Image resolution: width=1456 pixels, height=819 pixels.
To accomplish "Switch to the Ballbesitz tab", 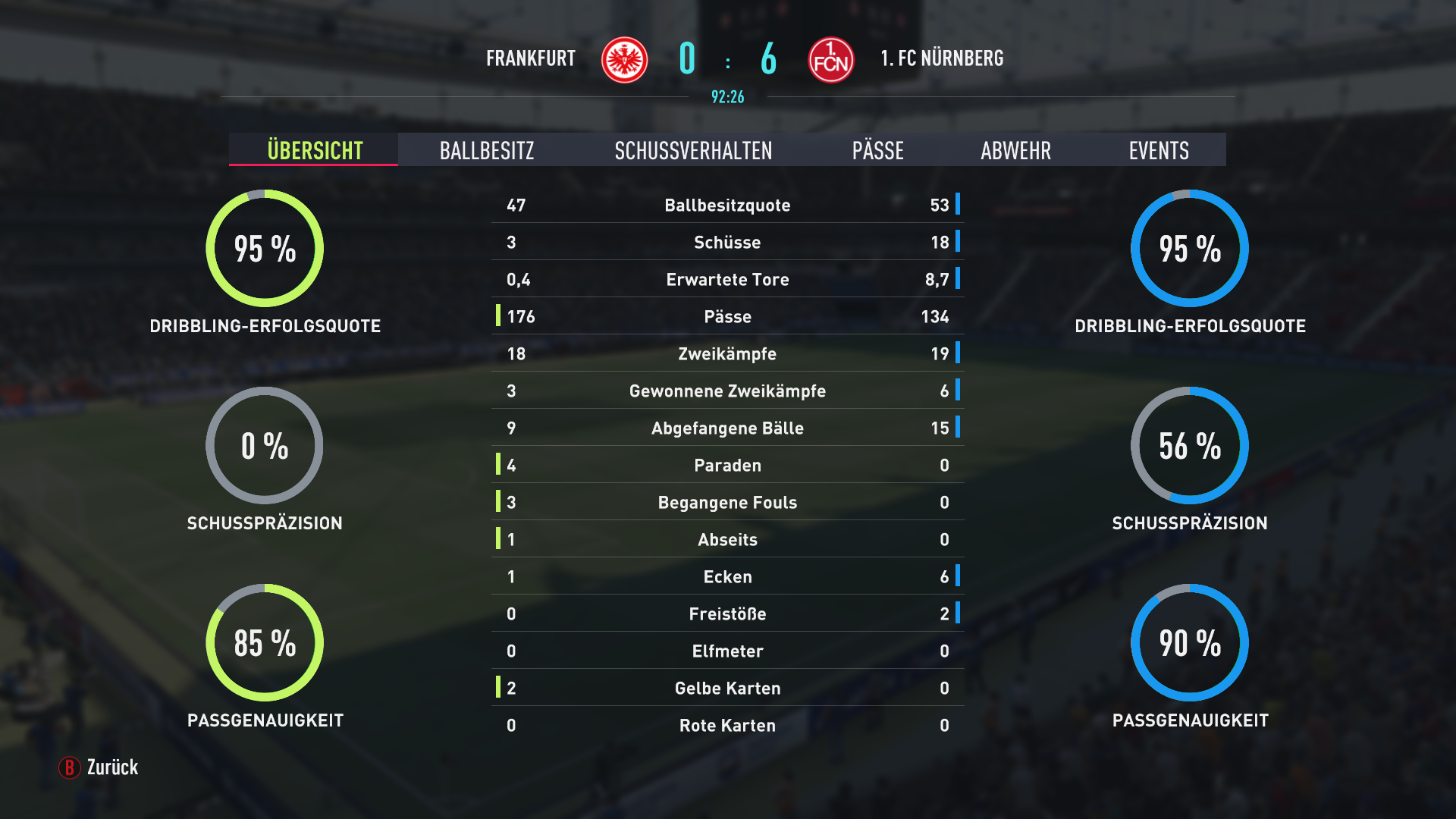I will click(487, 150).
